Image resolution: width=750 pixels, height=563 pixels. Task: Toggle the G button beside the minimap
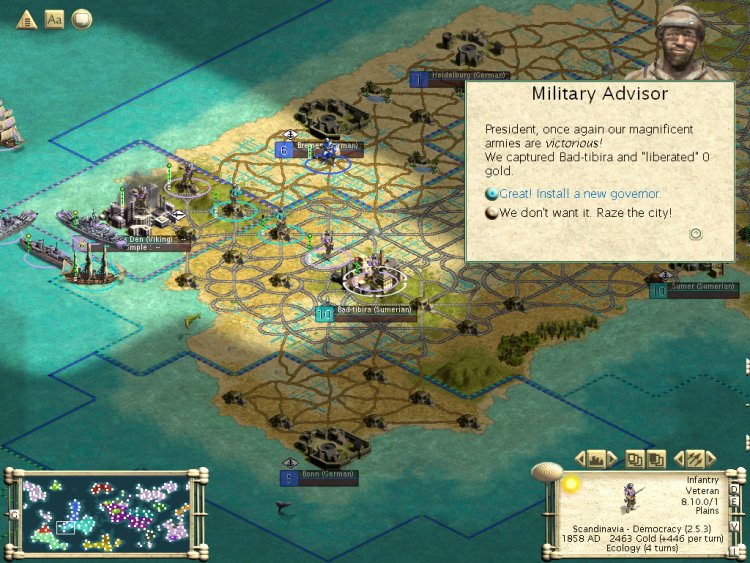tap(13, 514)
